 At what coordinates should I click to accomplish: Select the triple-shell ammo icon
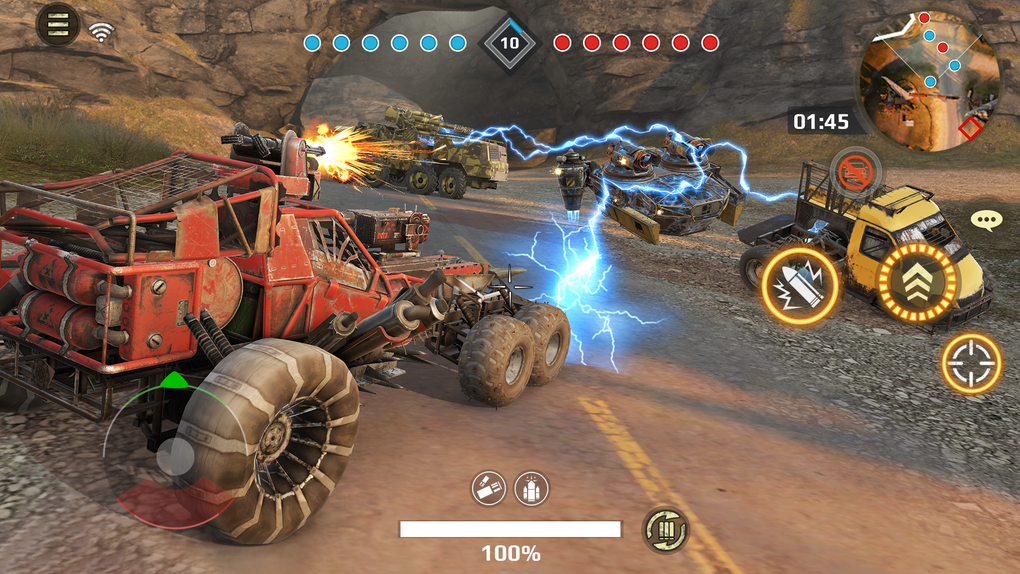click(532, 488)
